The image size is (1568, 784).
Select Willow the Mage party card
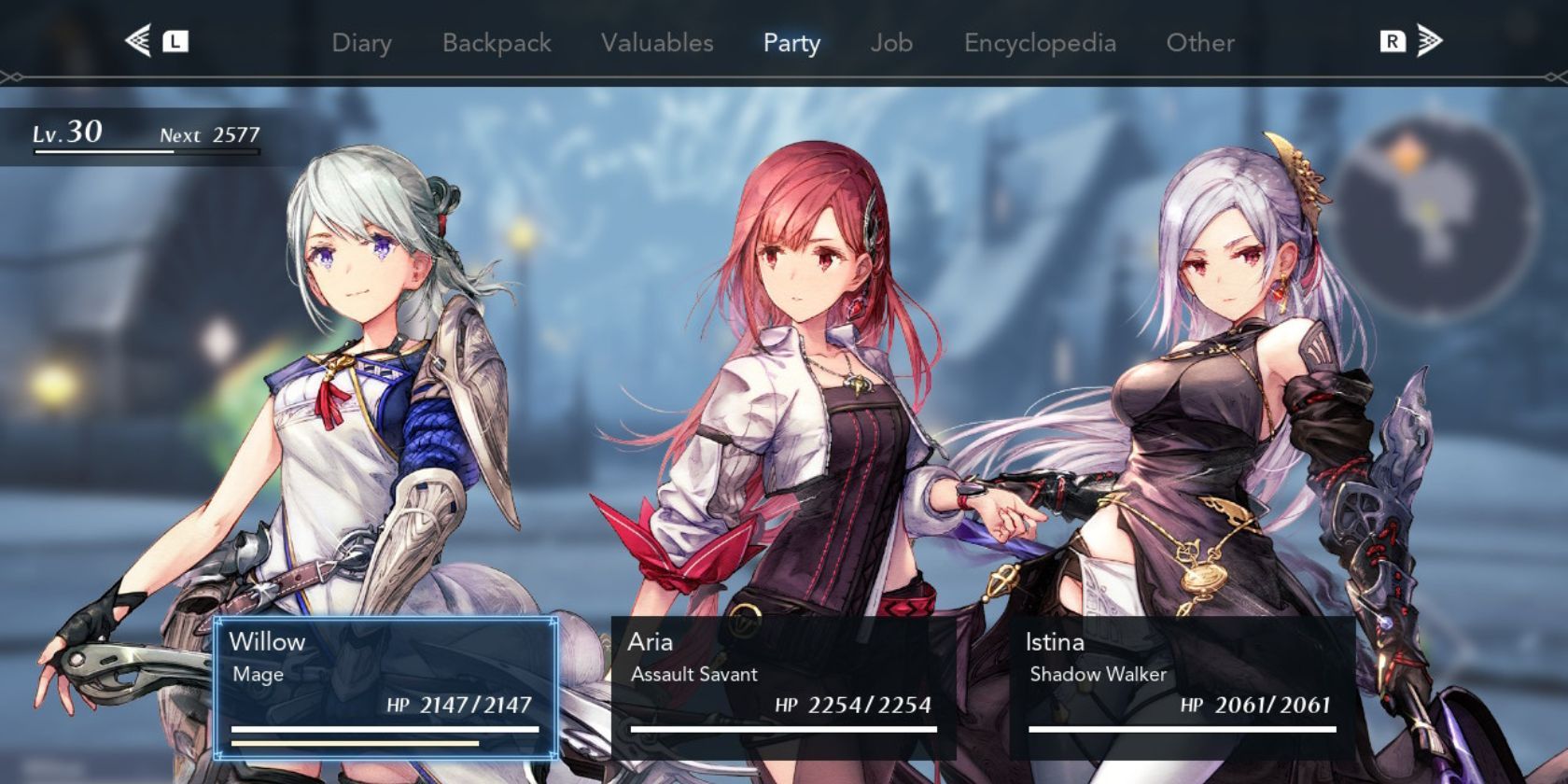click(385, 687)
